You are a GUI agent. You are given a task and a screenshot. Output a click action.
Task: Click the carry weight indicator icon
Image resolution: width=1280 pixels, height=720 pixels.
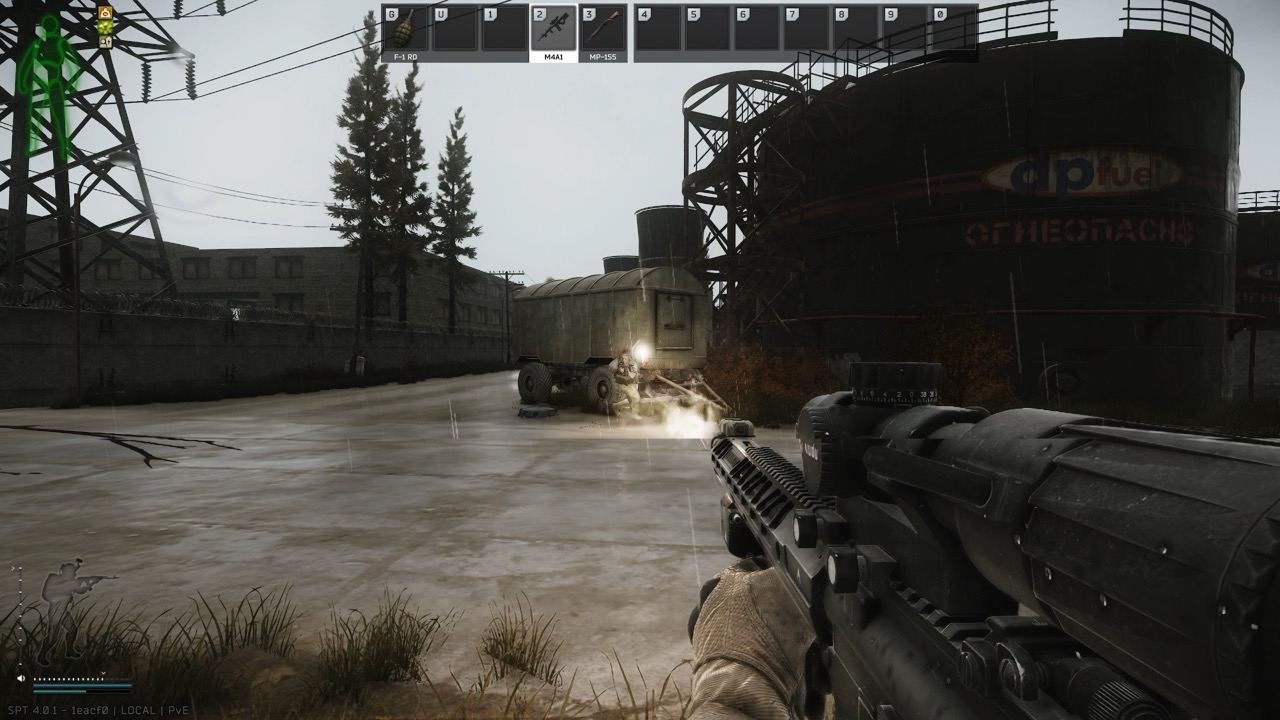105,13
